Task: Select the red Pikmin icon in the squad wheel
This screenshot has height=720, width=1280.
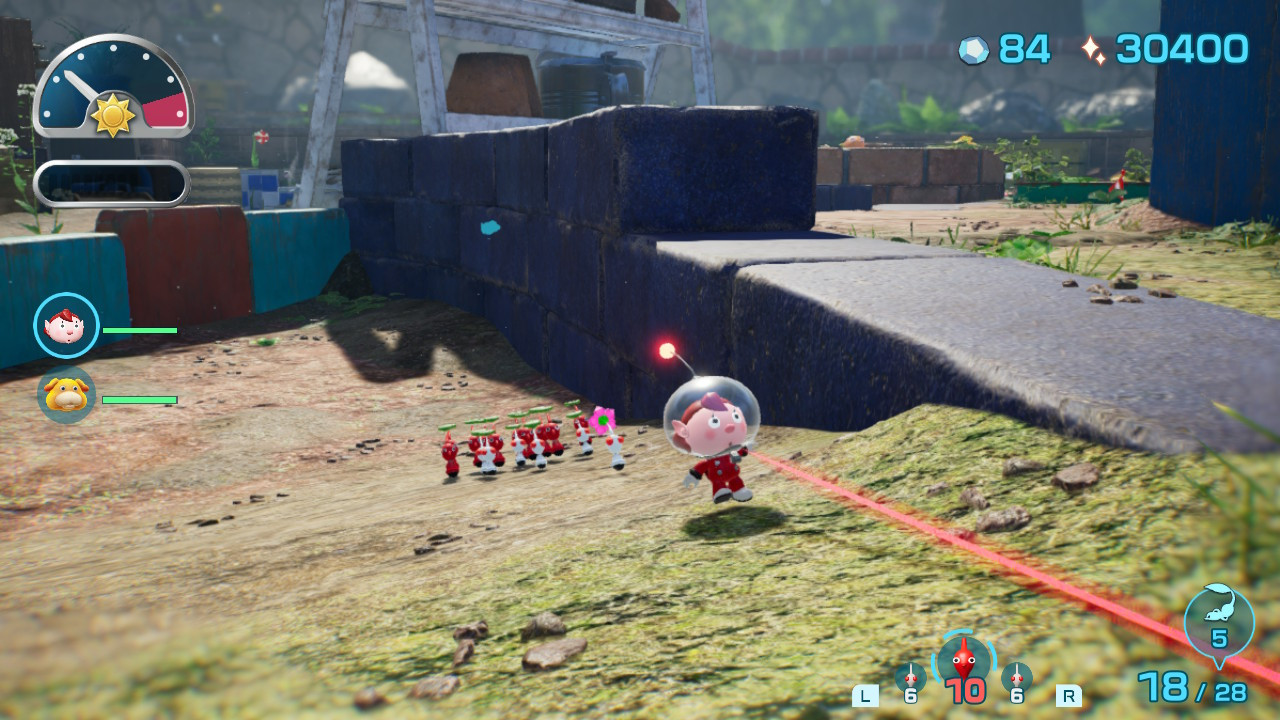Action: pyautogui.click(x=962, y=660)
